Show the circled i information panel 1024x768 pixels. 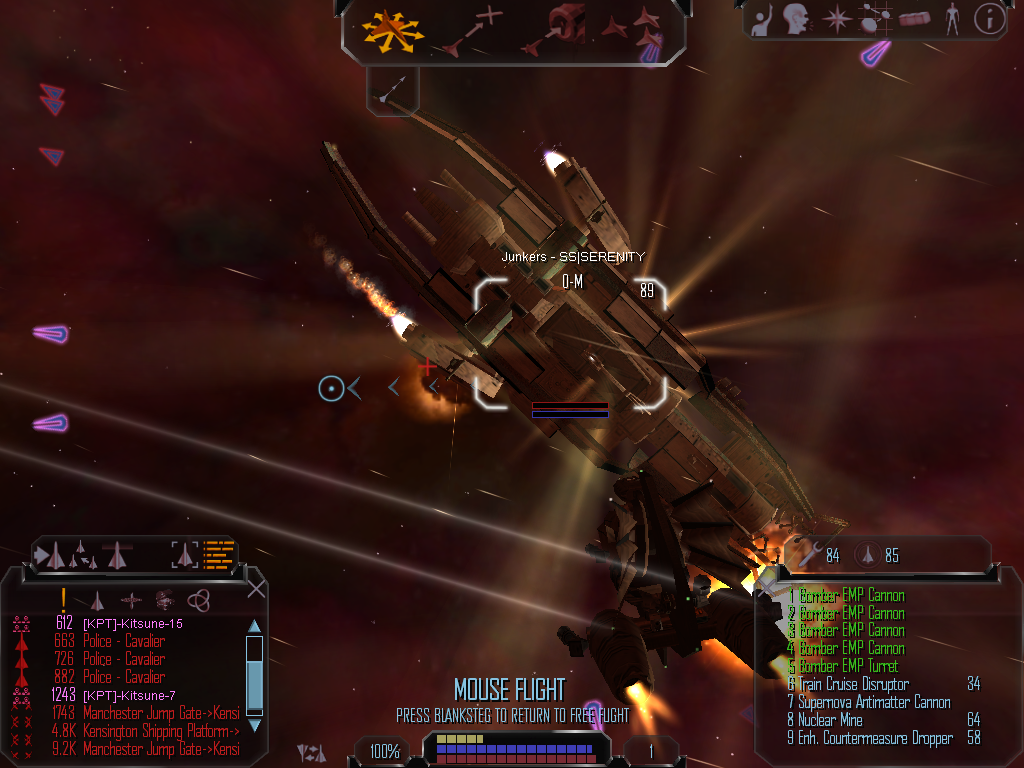click(989, 19)
